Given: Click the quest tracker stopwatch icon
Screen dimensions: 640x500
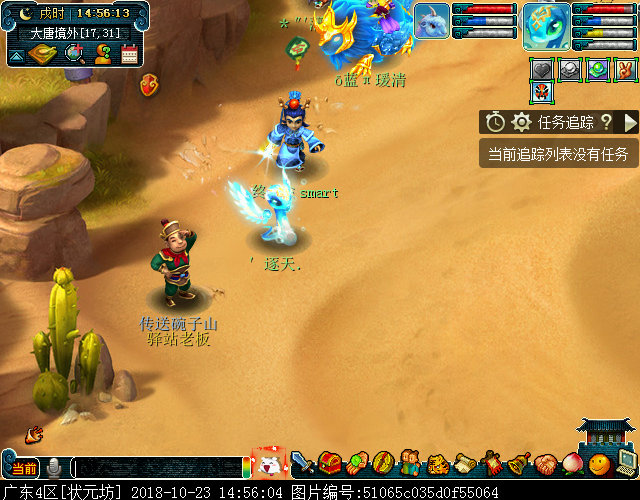Looking at the screenshot, I should point(496,122).
